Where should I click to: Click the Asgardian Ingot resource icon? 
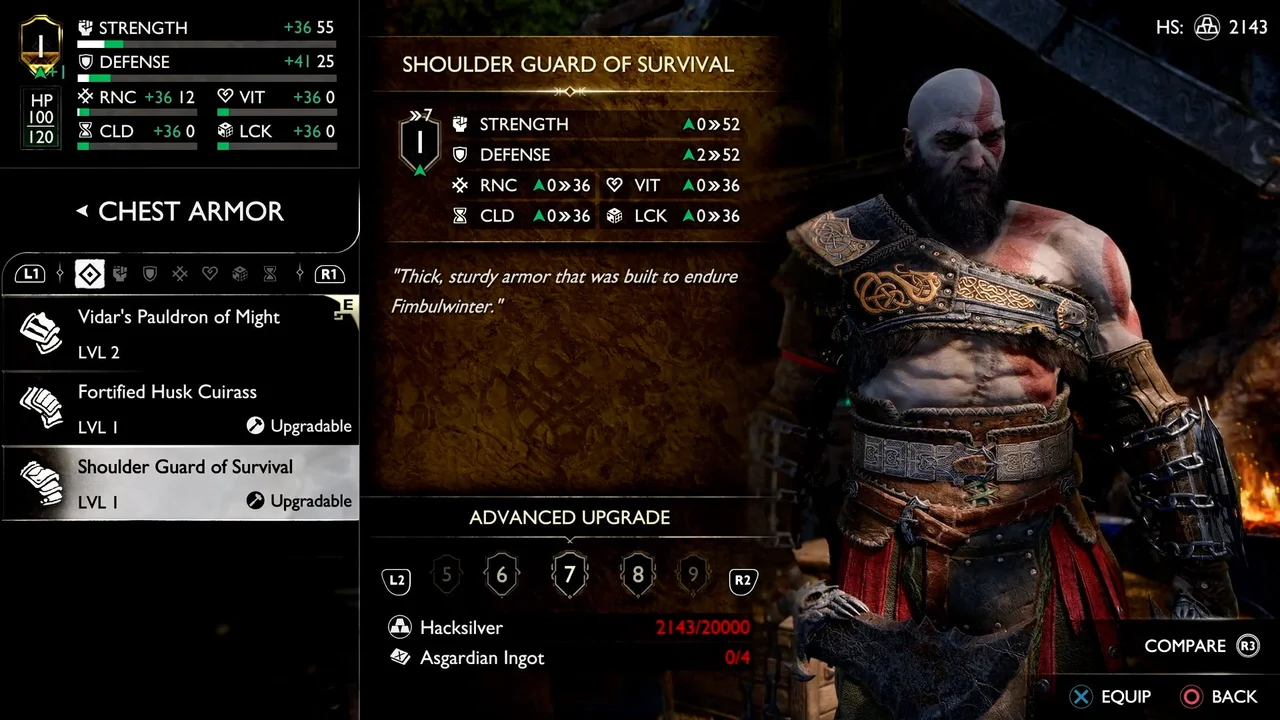pos(400,658)
